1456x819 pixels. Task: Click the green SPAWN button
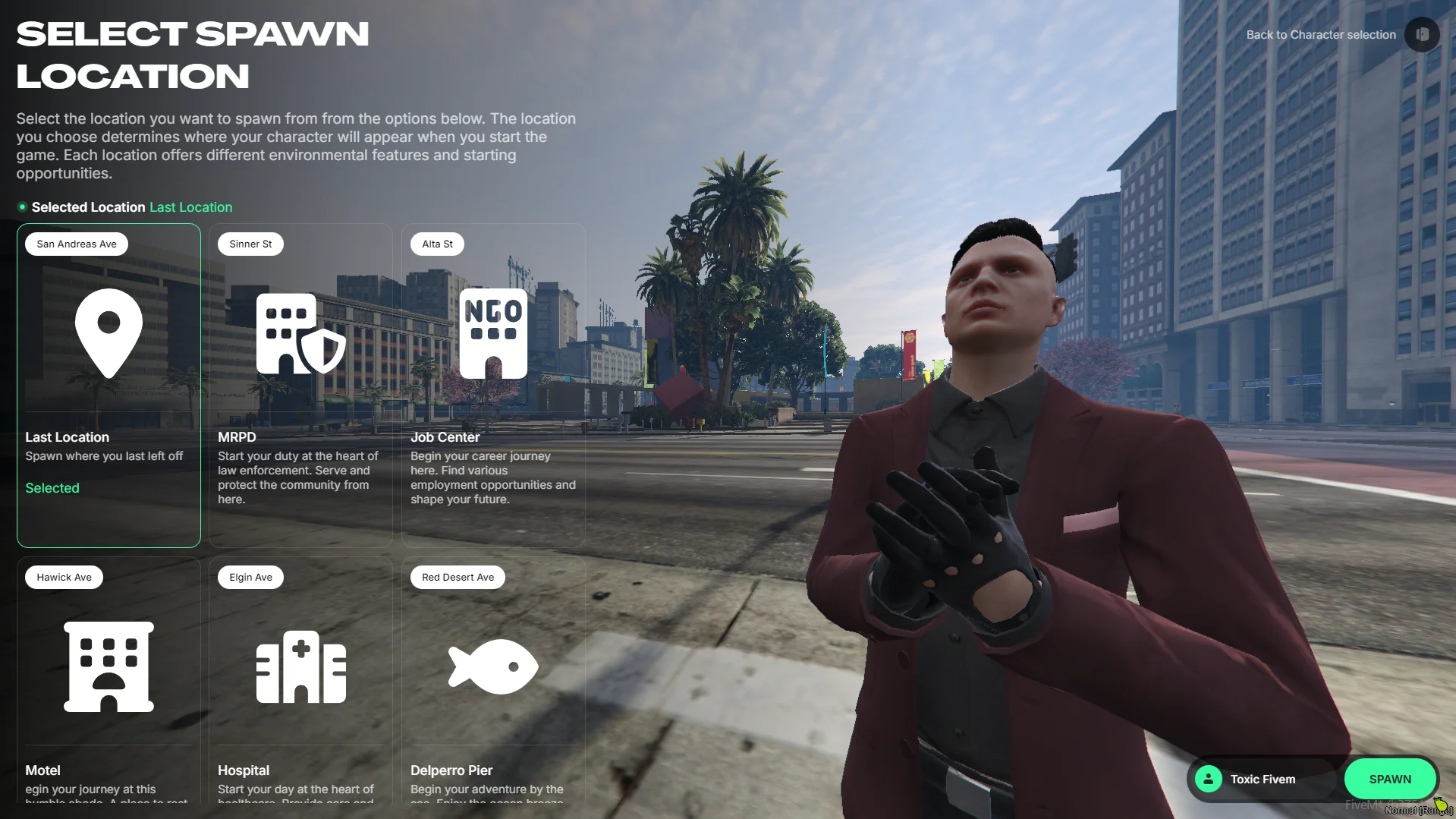tap(1389, 779)
